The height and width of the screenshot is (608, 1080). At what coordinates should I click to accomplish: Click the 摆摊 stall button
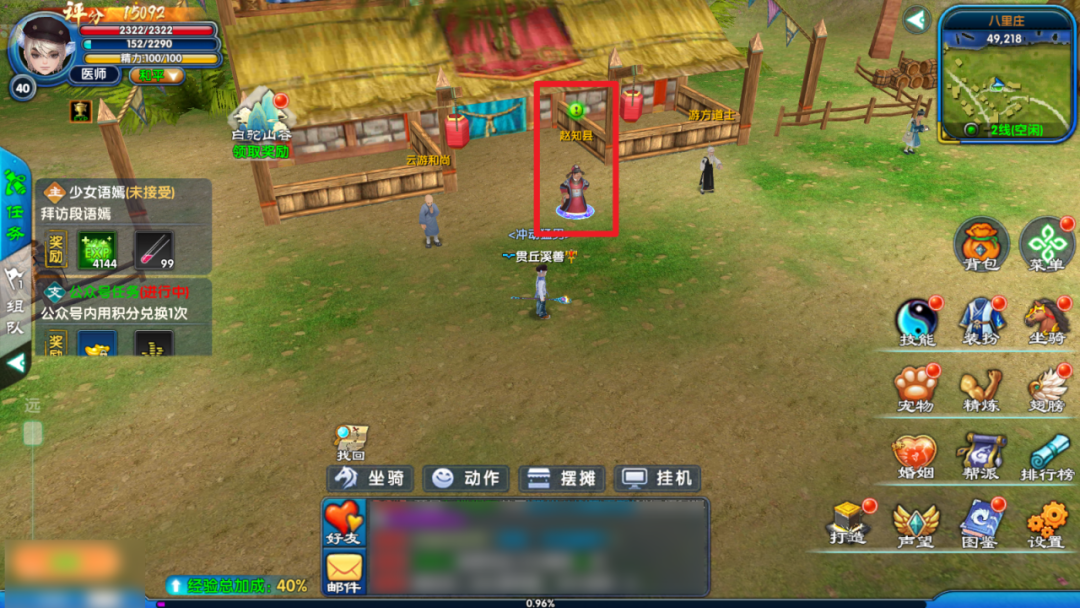[561, 478]
